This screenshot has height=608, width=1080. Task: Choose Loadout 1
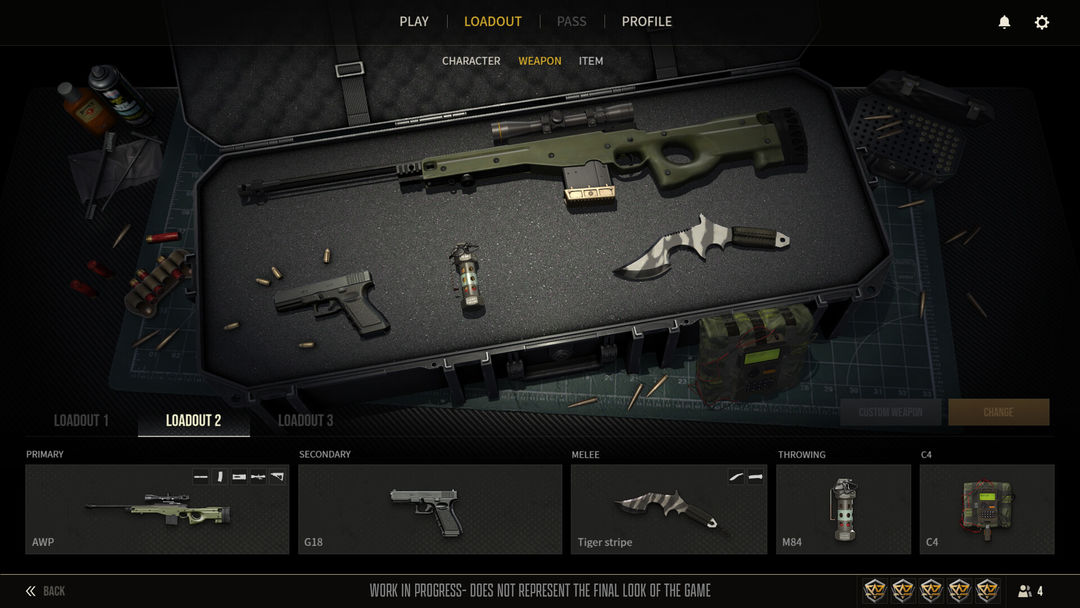81,421
